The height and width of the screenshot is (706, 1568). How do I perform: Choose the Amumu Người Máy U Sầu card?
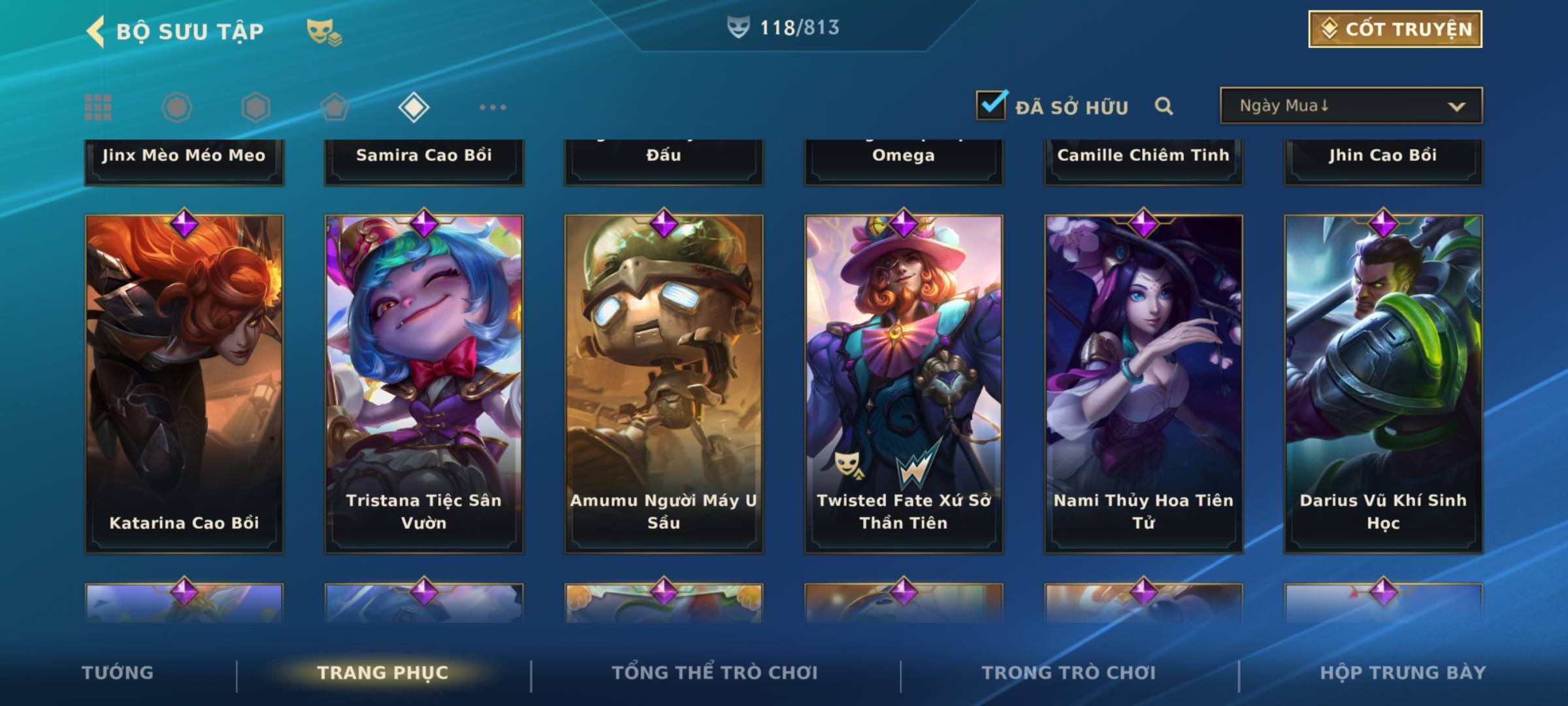pyautogui.click(x=664, y=384)
